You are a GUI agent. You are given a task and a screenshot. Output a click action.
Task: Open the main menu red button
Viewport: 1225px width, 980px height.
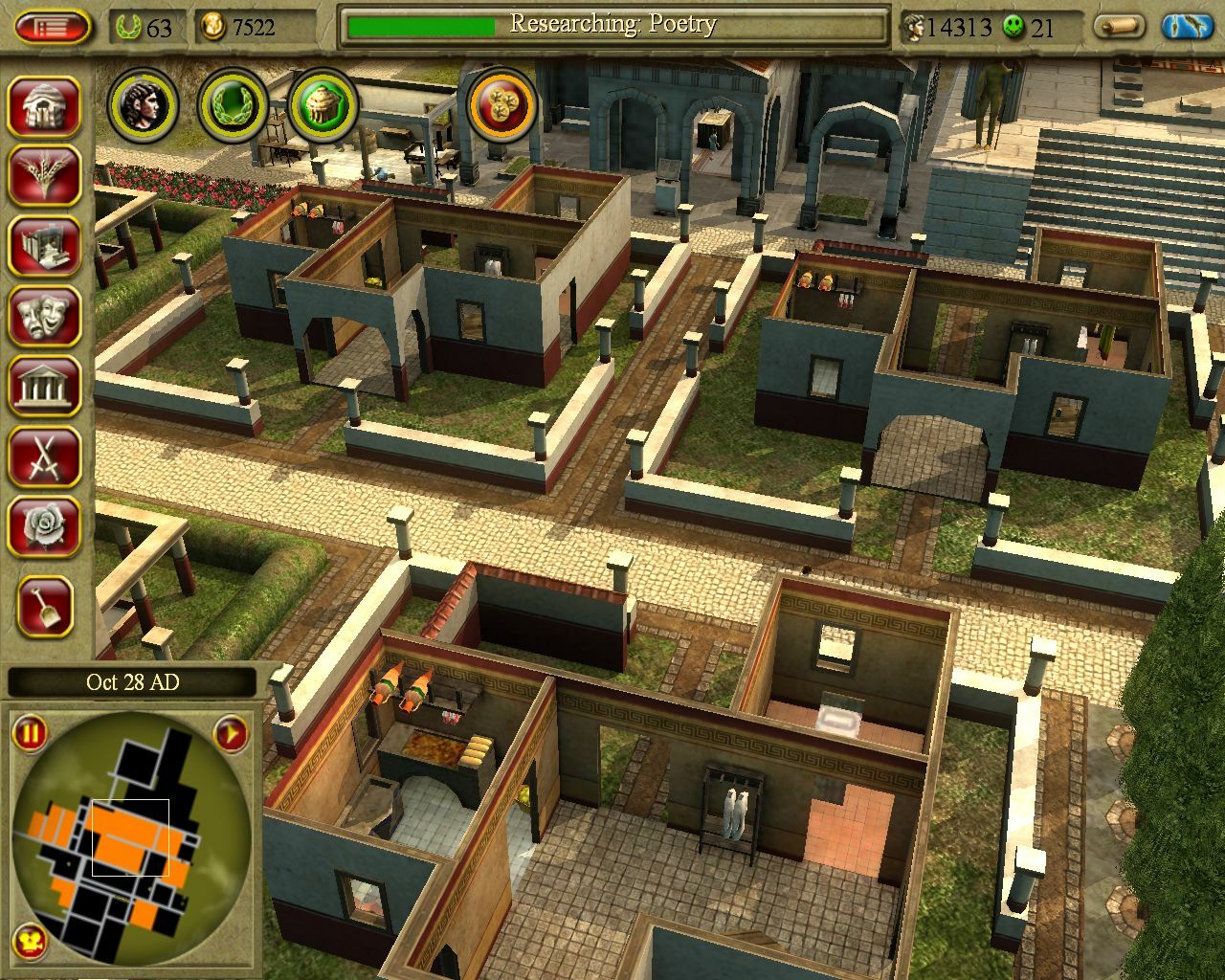pyautogui.click(x=53, y=27)
